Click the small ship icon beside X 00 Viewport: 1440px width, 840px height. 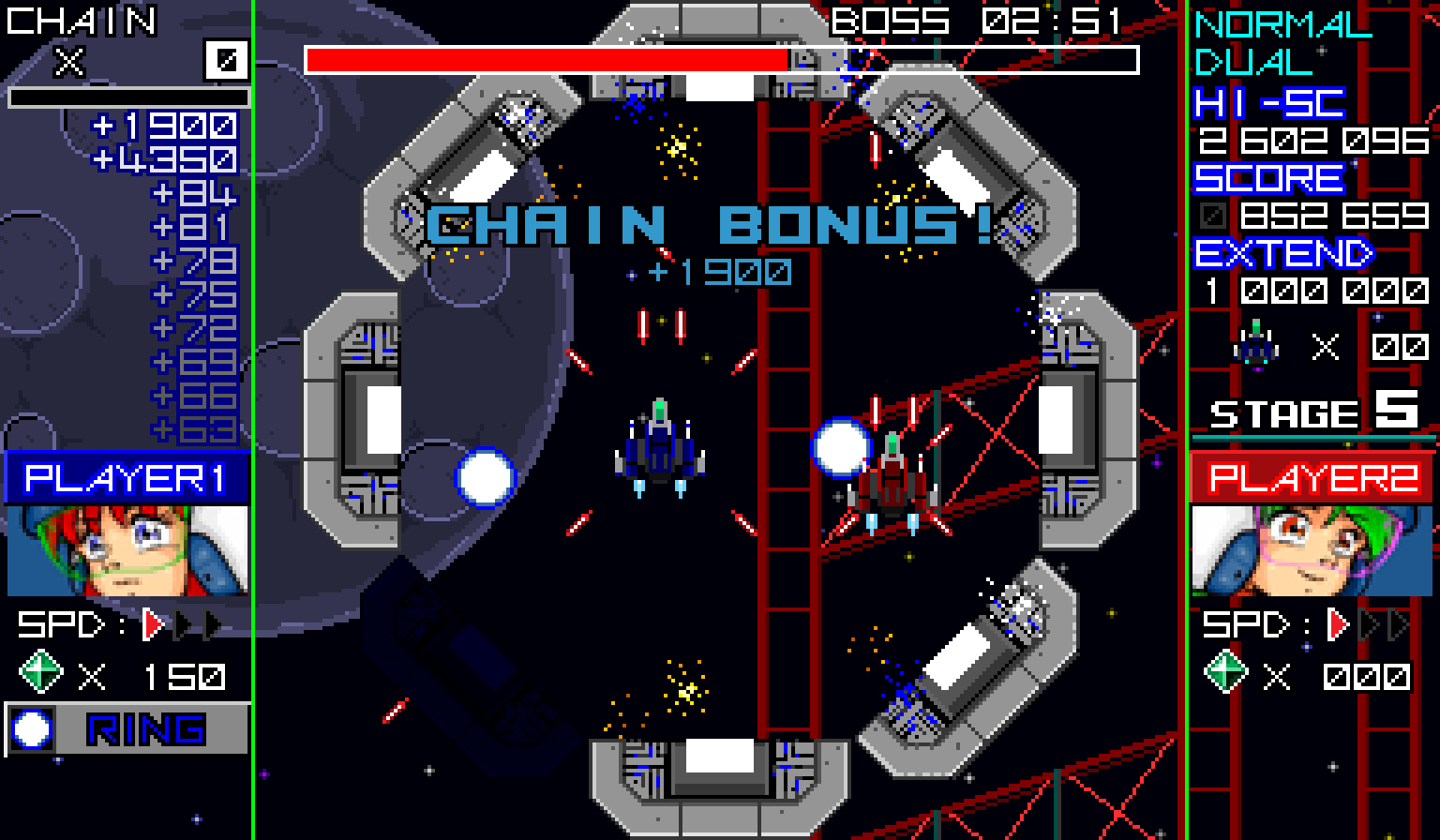1255,345
